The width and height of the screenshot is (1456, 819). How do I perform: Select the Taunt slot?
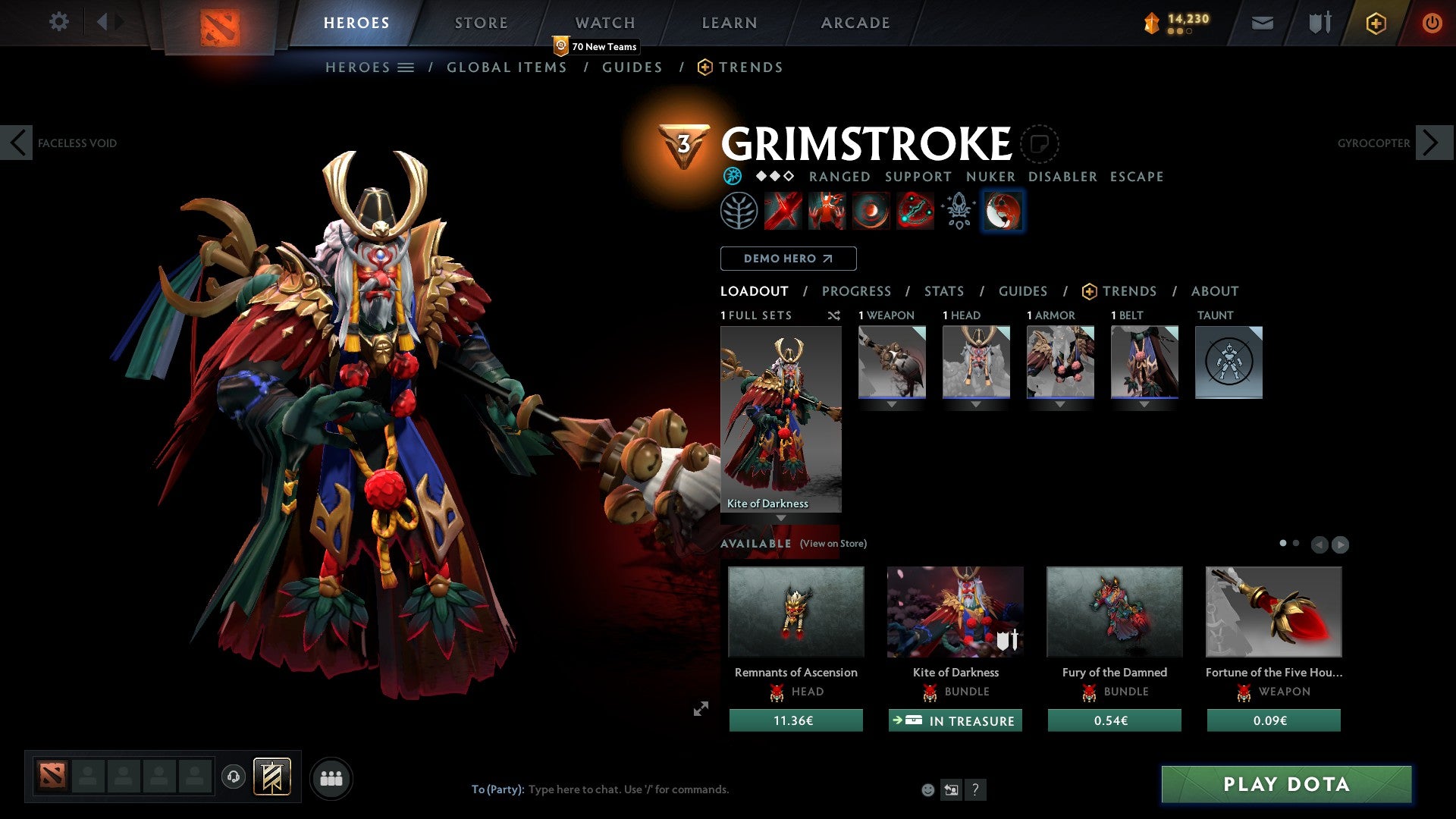point(1228,362)
